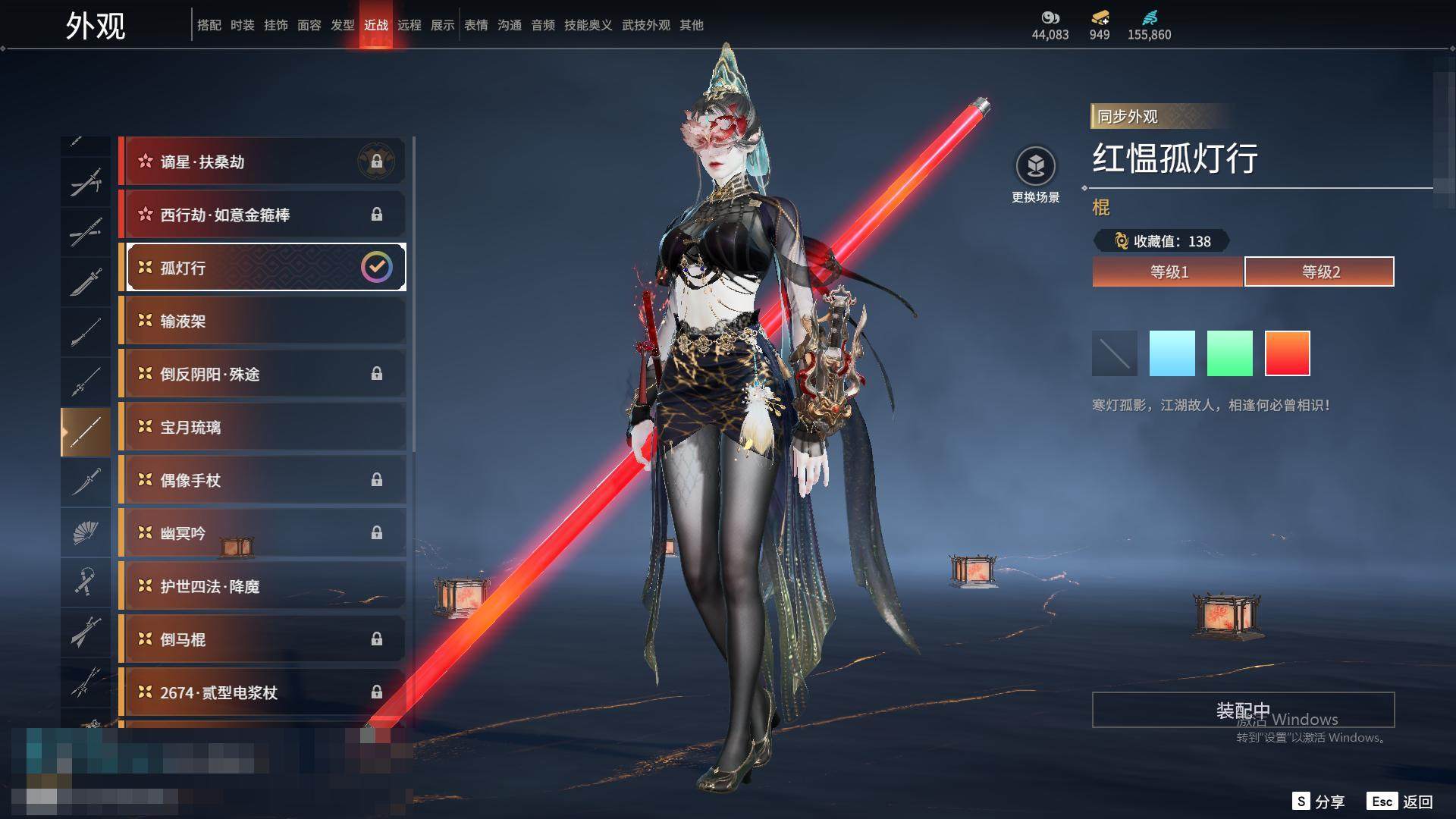The width and height of the screenshot is (1456, 819).
Task: Click the 装配中 equip button
Action: click(1243, 710)
